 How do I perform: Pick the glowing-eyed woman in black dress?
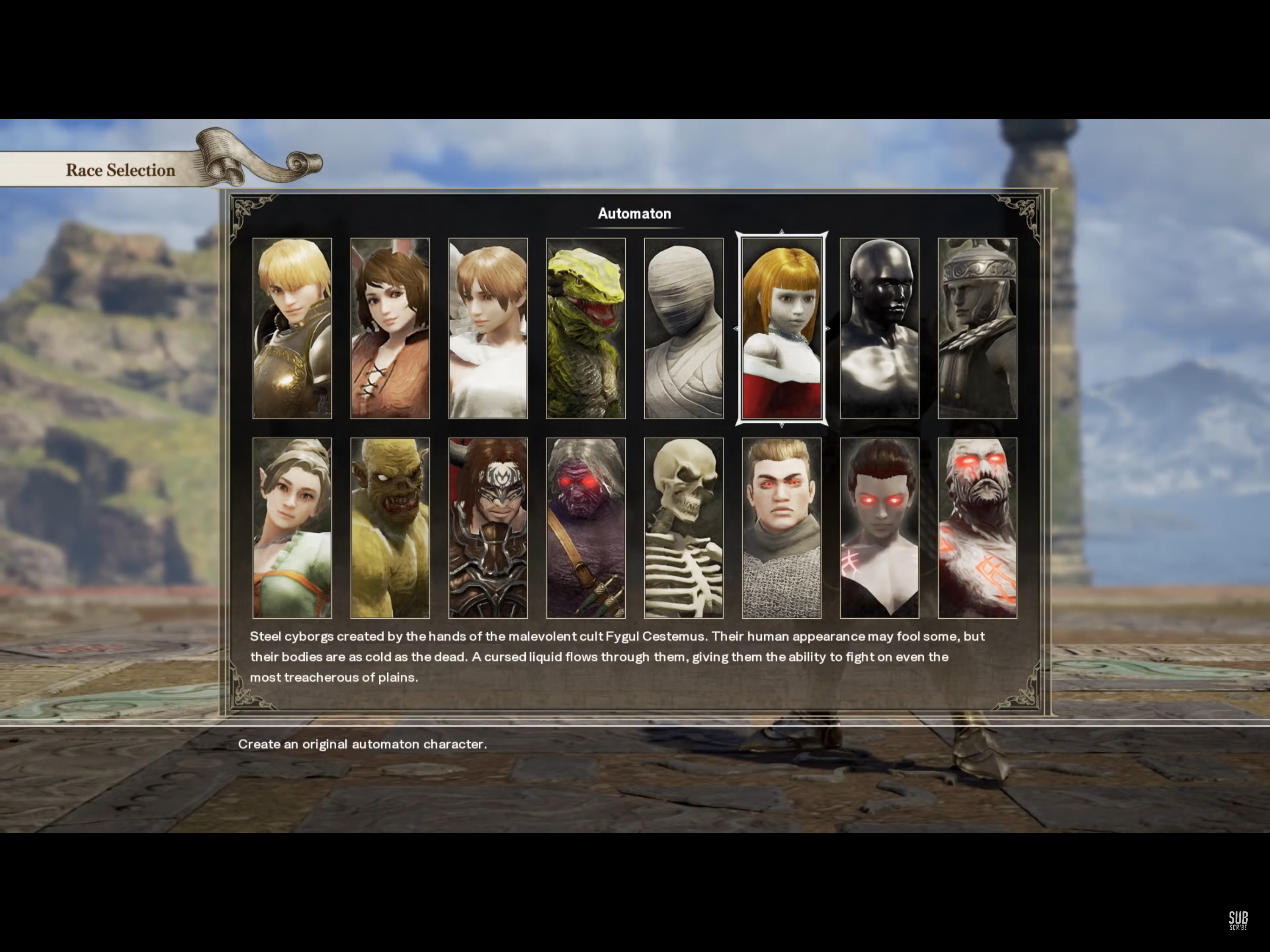(x=879, y=528)
